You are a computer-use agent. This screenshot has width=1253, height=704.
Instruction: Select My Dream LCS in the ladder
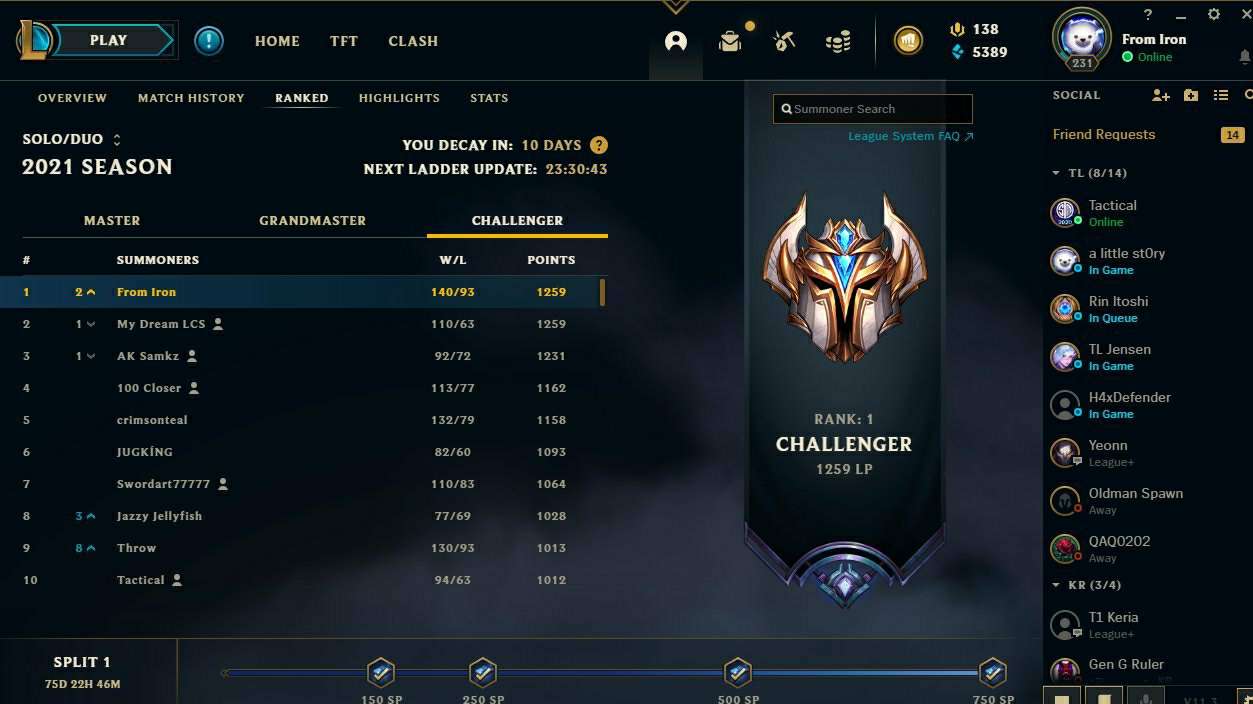161,324
